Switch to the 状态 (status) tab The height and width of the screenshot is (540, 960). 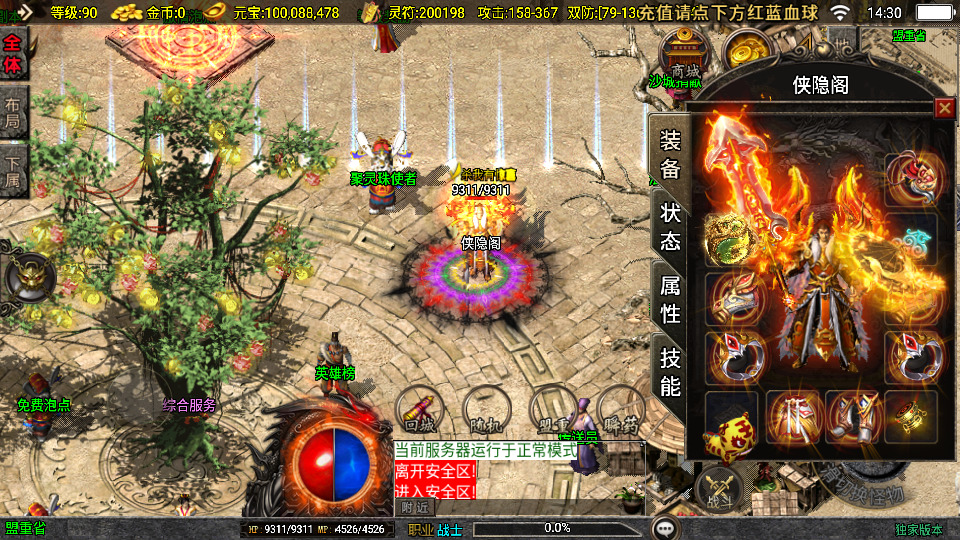click(x=669, y=227)
